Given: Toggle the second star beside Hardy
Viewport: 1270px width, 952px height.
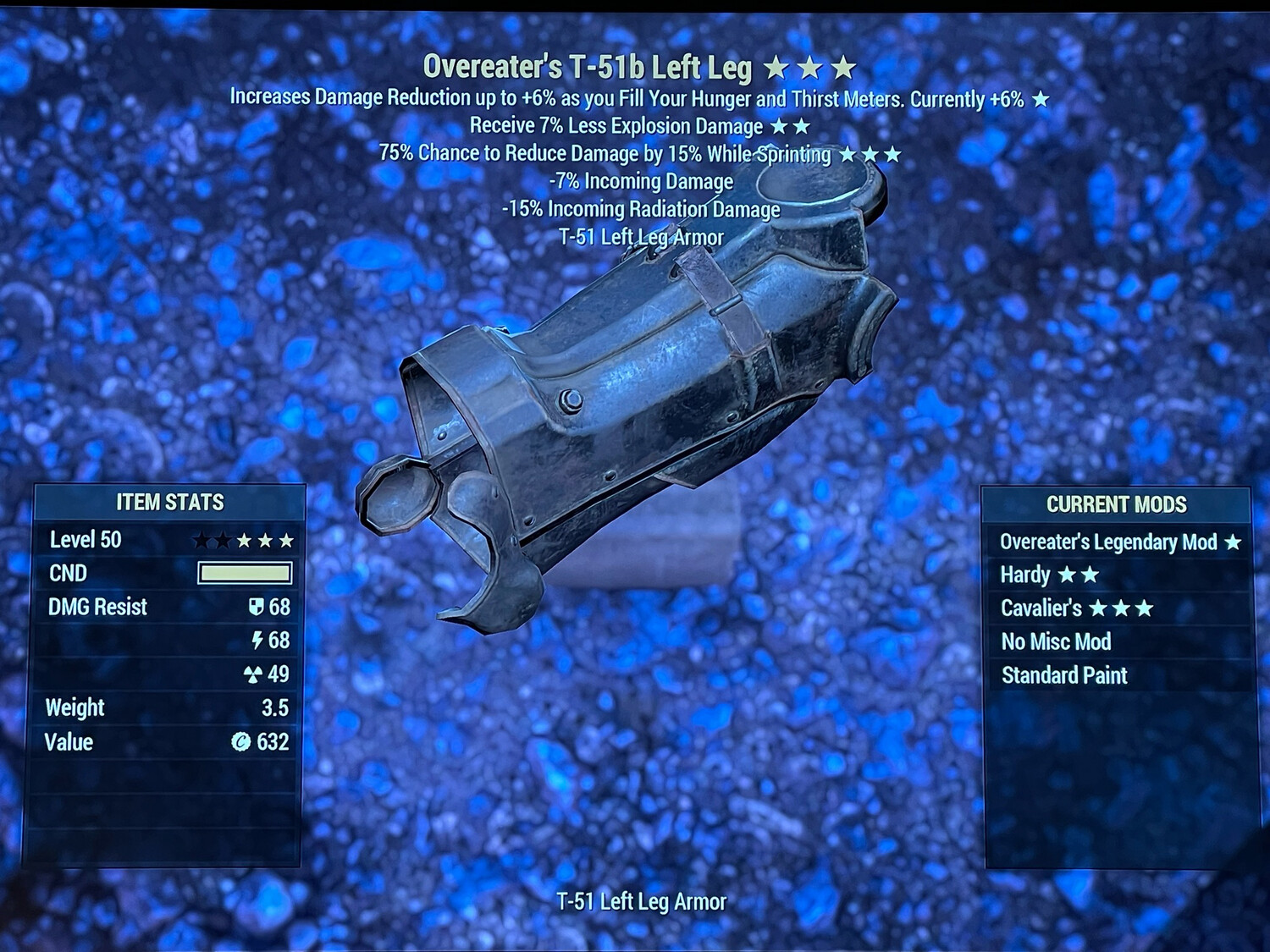Looking at the screenshot, I should pyautogui.click(x=1090, y=575).
